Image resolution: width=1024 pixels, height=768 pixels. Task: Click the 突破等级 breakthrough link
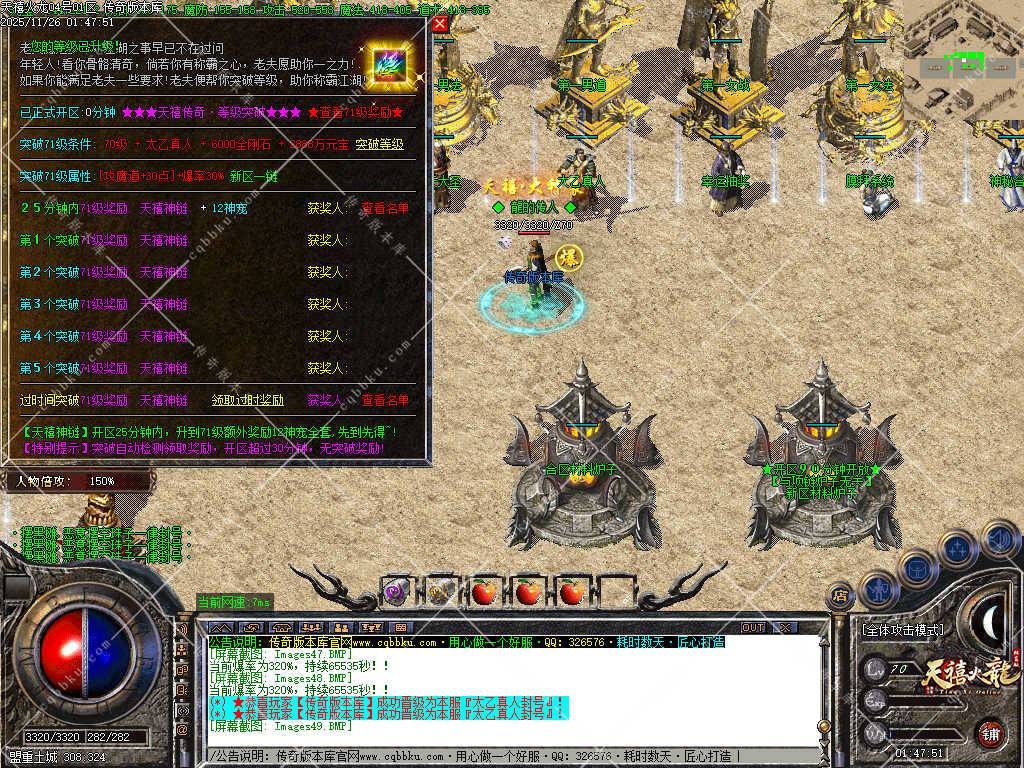pyautogui.click(x=380, y=144)
